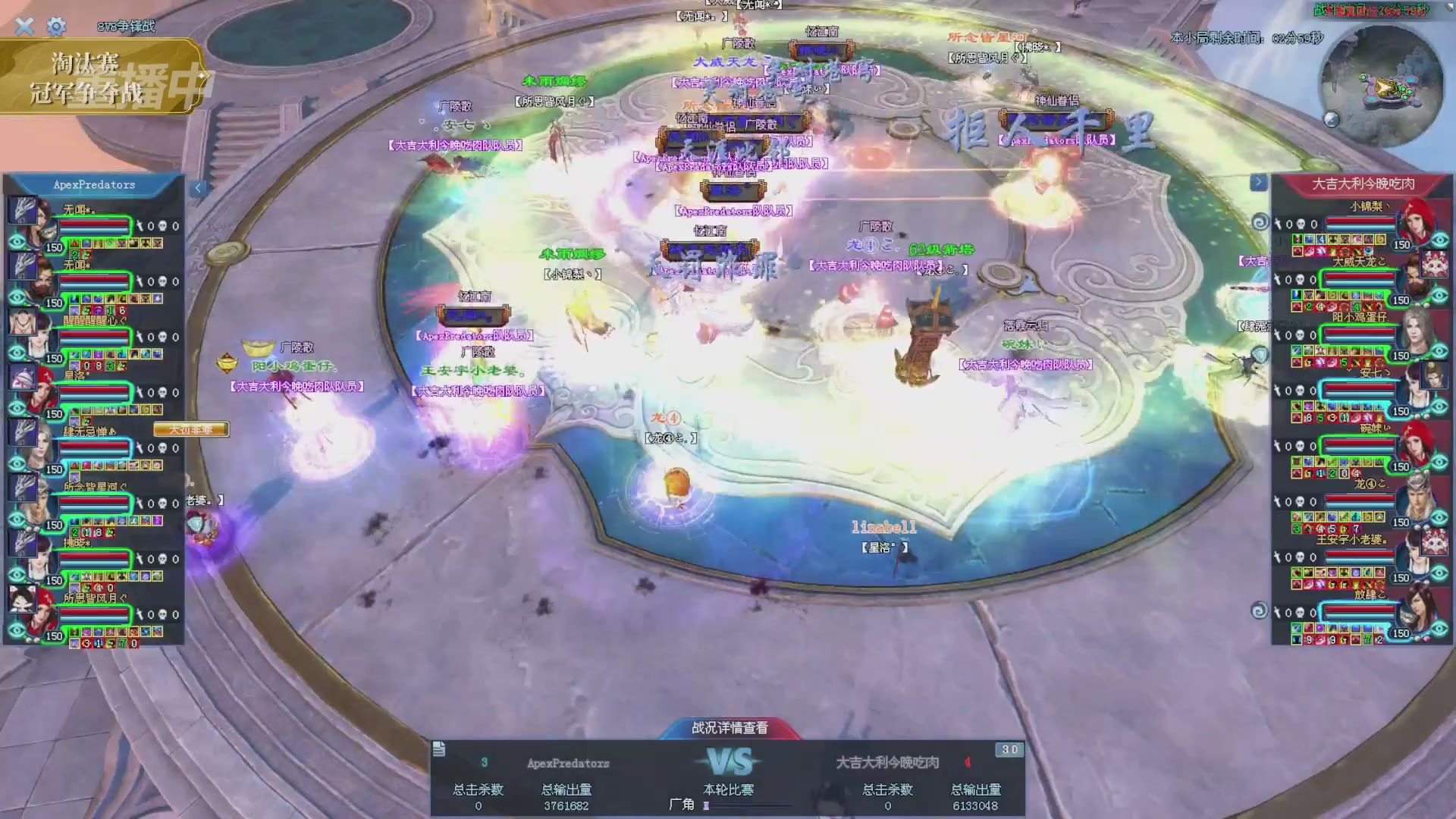Toggle the 3D camera mode button

[1009, 749]
